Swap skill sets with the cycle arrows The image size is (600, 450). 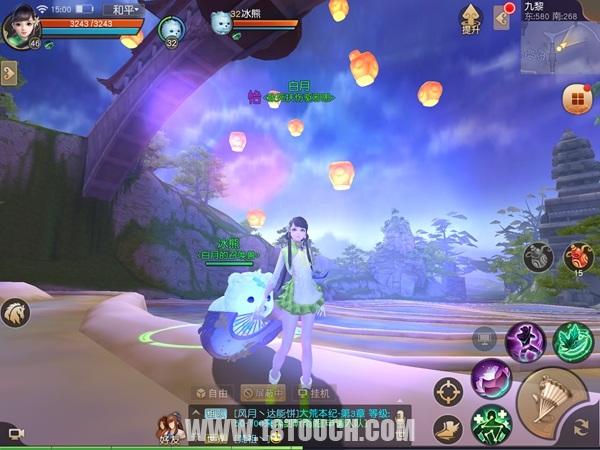pos(582,427)
